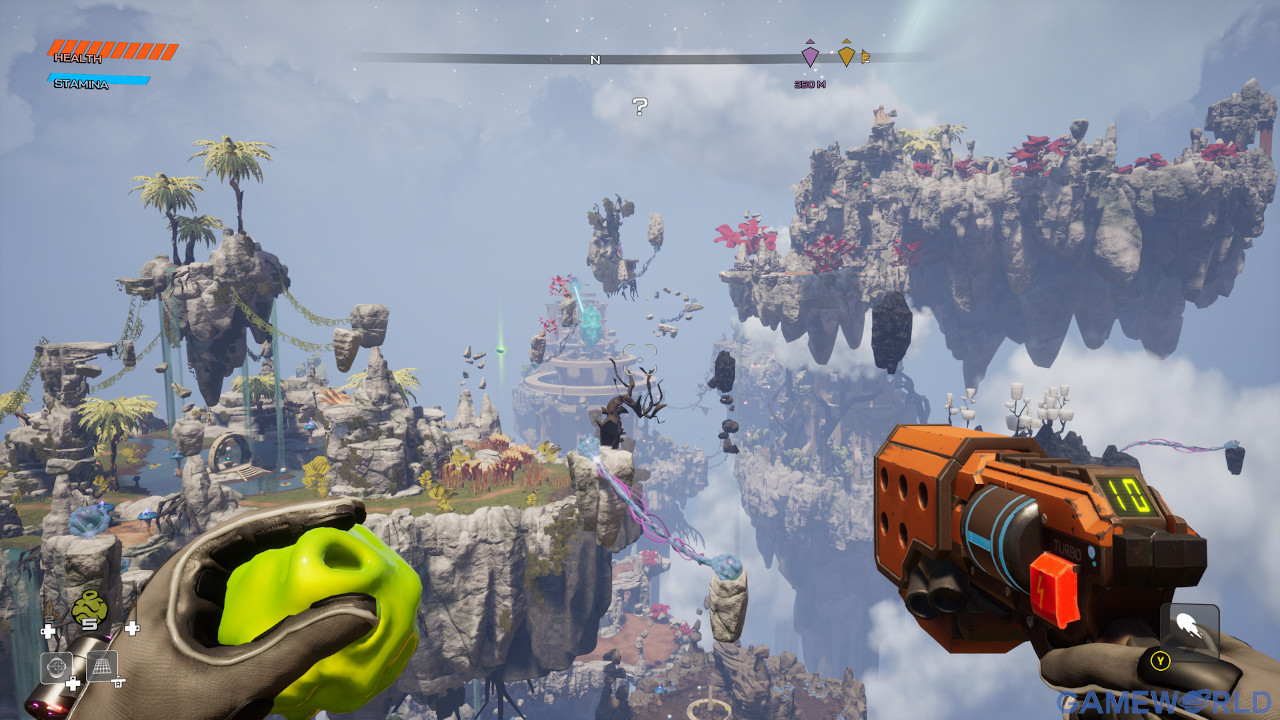Toggle the bottom d-pad gadget slot
Image resolution: width=1280 pixels, height=720 pixels.
tap(72, 682)
